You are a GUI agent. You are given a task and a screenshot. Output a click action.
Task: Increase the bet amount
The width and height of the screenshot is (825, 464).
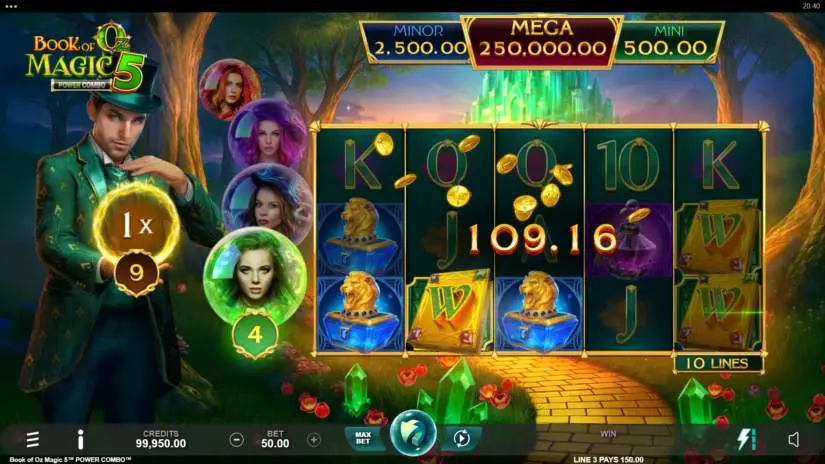[313, 439]
